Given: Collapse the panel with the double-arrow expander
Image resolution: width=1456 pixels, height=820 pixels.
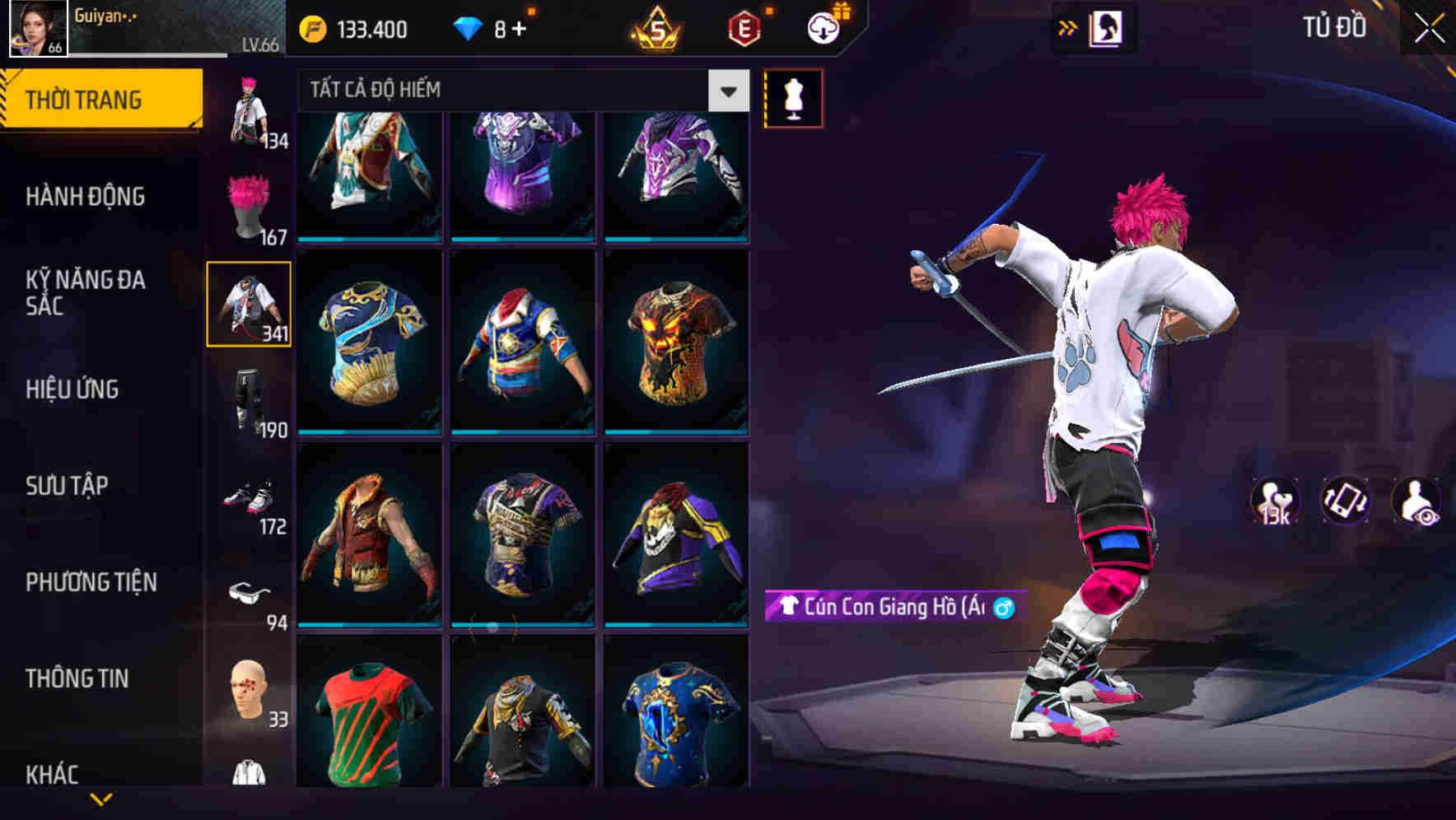Looking at the screenshot, I should (1068, 27).
